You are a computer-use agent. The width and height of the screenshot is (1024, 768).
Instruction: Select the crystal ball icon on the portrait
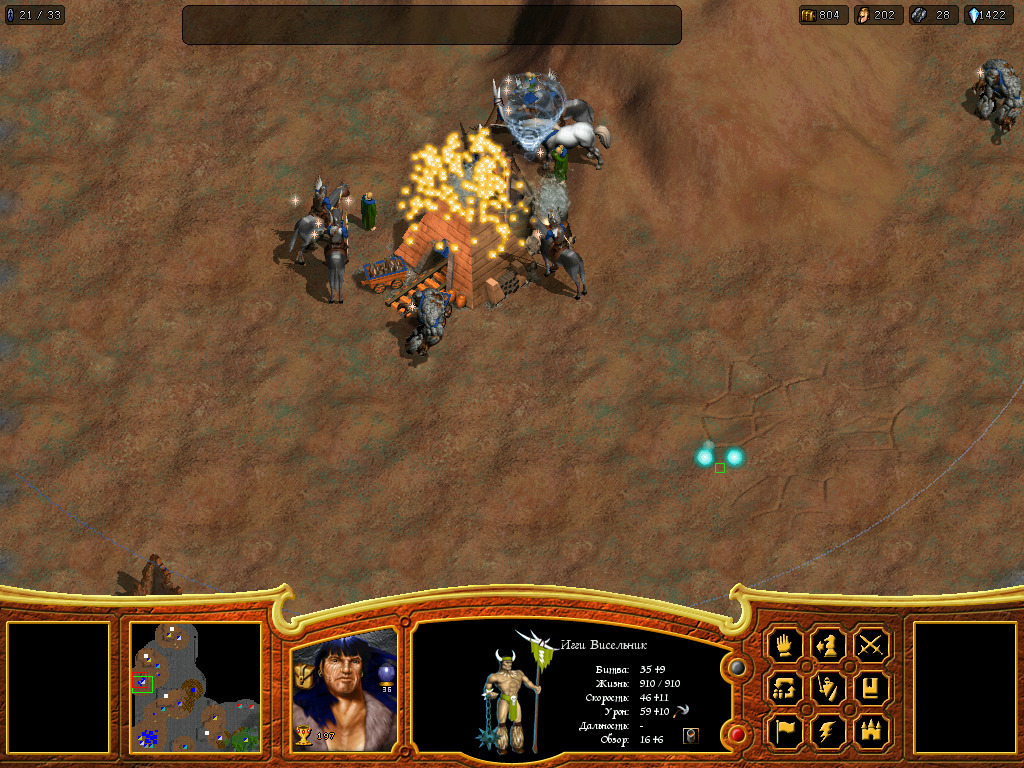coord(386,674)
